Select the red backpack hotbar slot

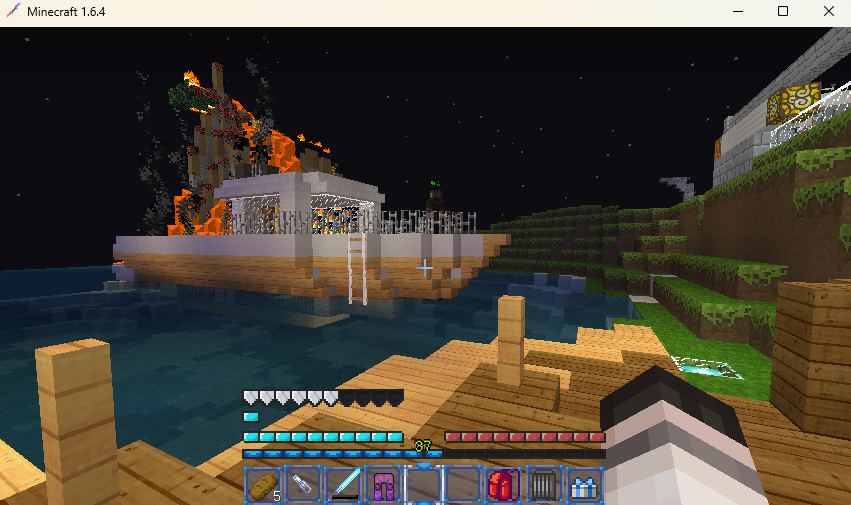[x=502, y=485]
